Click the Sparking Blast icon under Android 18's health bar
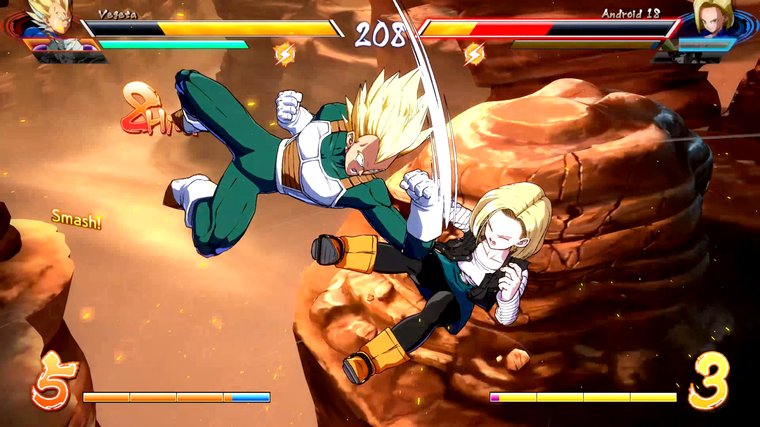Viewport: 760px width, 427px height. [x=474, y=54]
